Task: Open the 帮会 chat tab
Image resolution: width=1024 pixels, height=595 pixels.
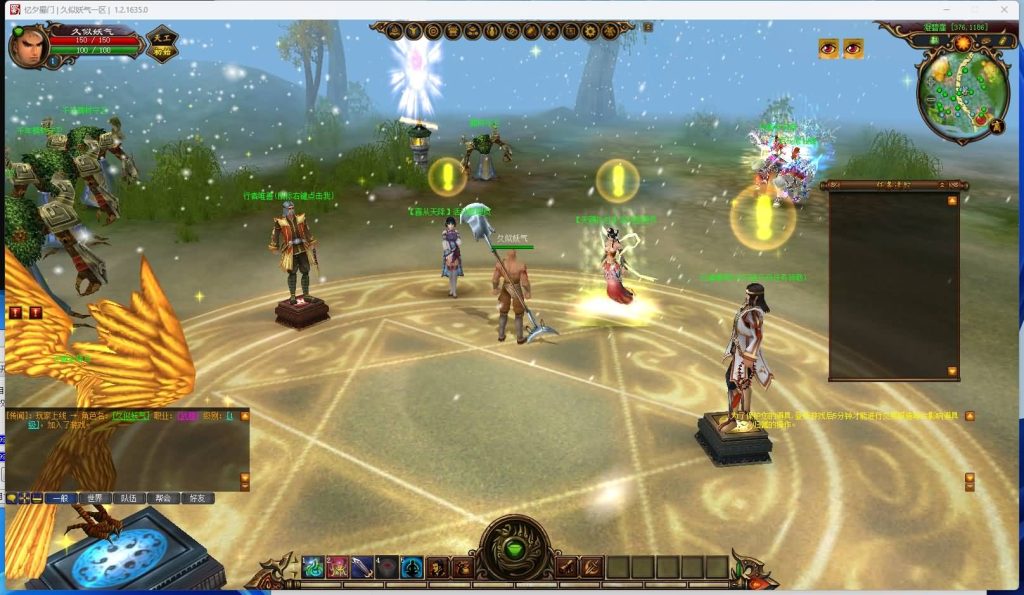Action: (x=163, y=497)
